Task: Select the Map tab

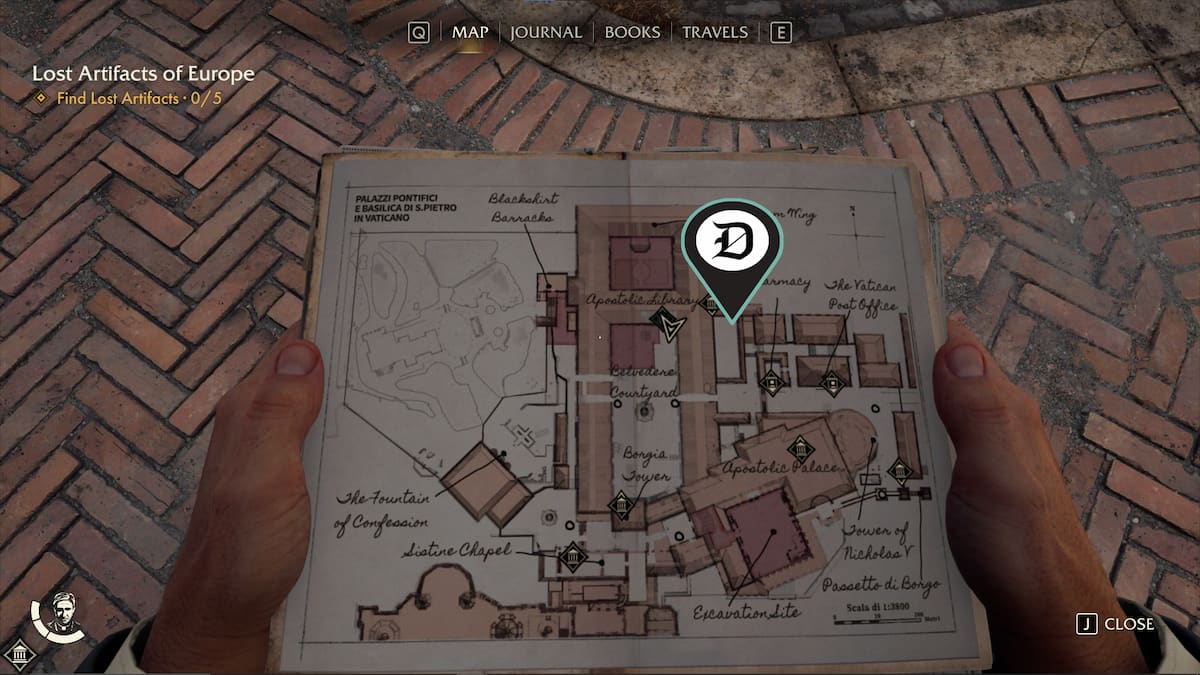Action: pos(470,32)
